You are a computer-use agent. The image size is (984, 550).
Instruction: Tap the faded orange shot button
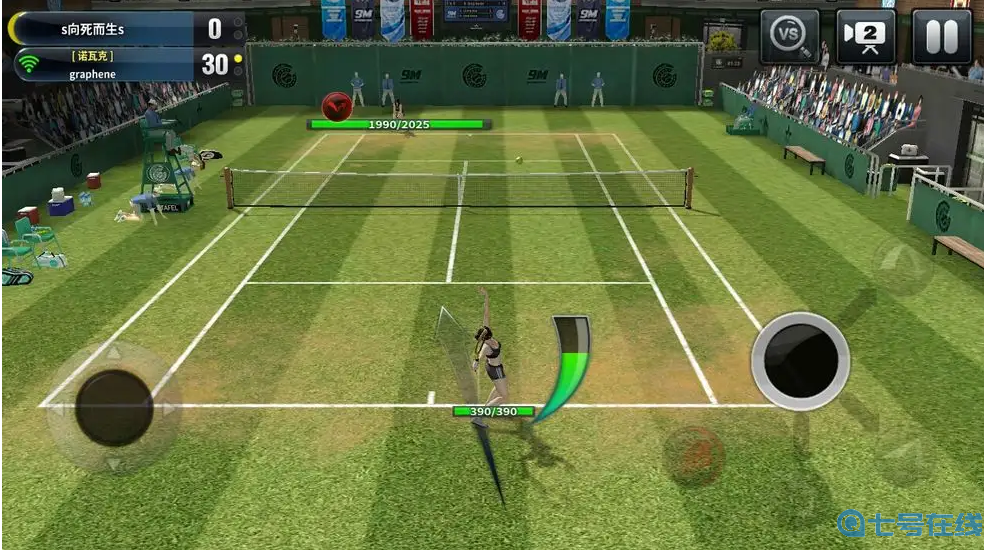coord(694,456)
